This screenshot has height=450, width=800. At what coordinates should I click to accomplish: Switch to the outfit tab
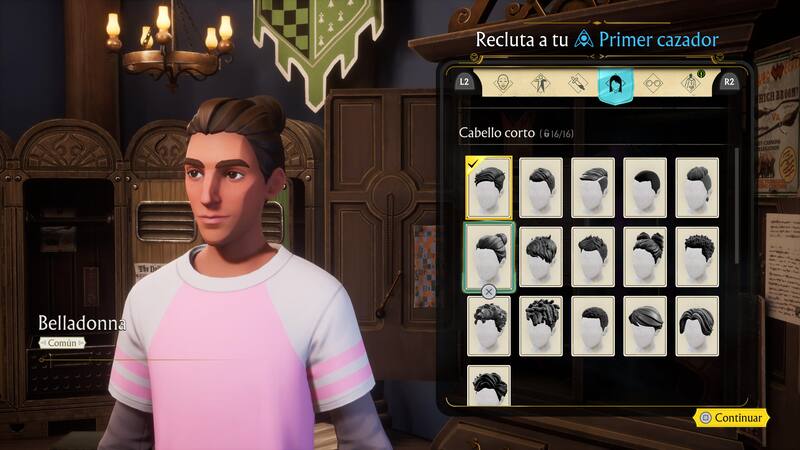[689, 83]
